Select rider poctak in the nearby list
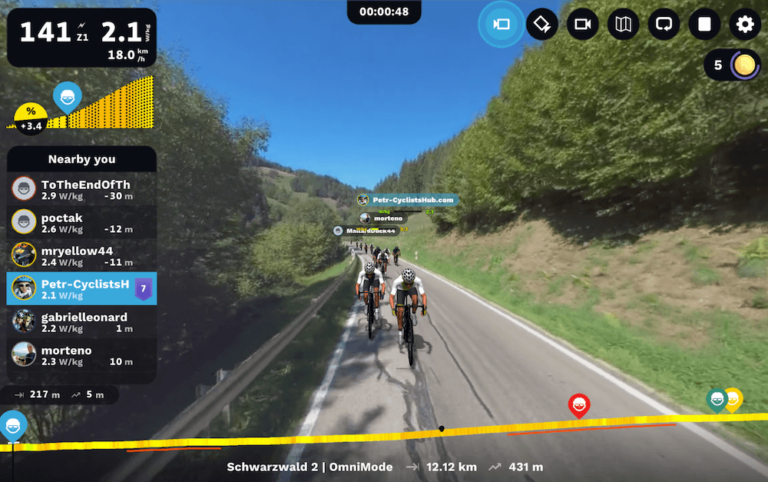768x482 pixels. point(82,222)
